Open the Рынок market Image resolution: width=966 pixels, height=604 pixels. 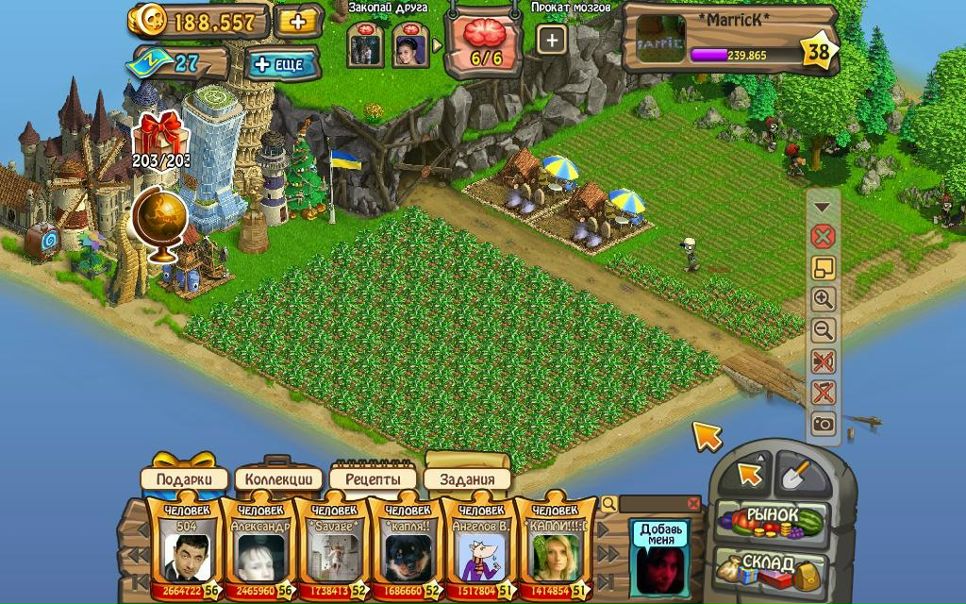coord(772,519)
